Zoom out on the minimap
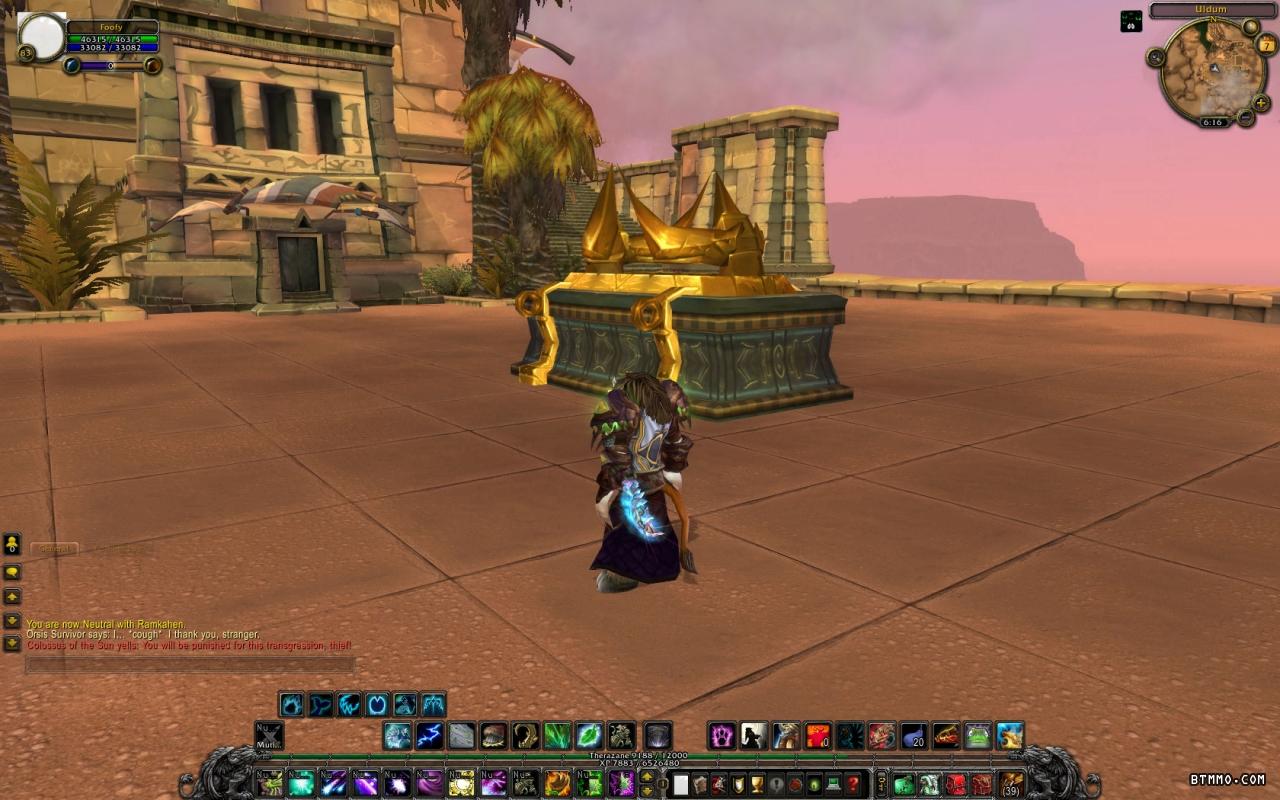The height and width of the screenshot is (800, 1280). coord(1245,117)
